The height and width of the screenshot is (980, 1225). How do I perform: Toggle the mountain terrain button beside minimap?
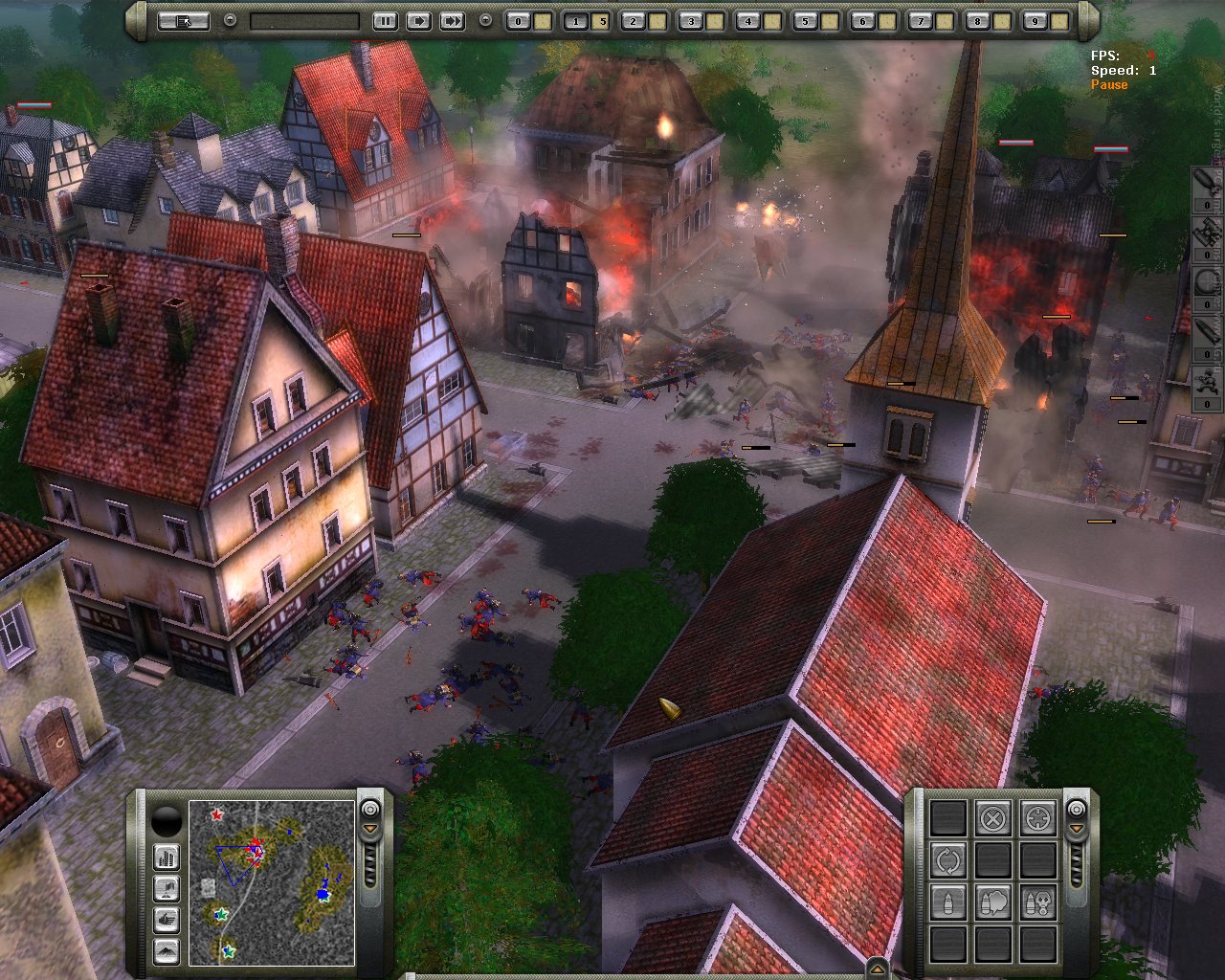click(167, 951)
